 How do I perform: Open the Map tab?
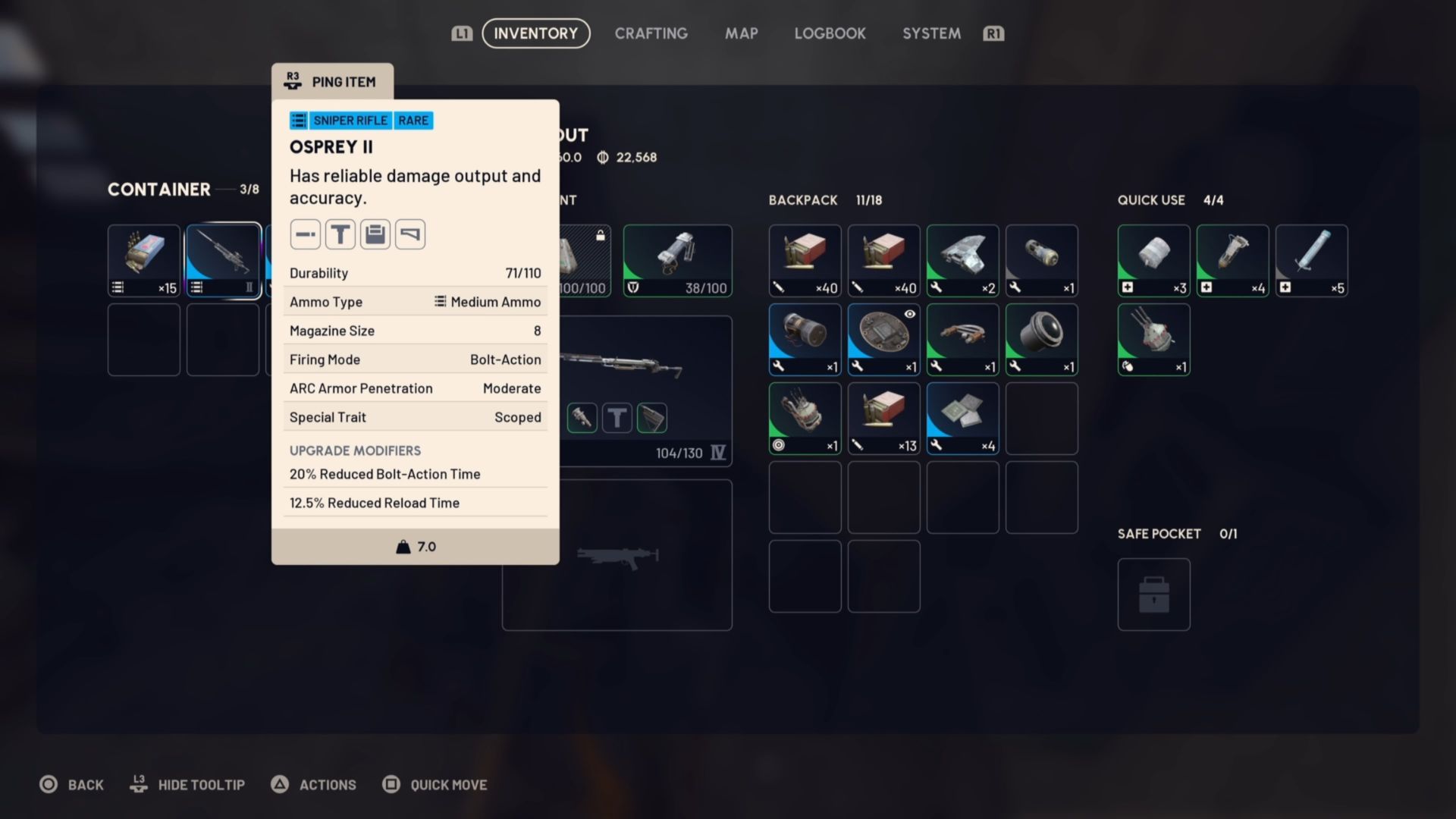741,33
